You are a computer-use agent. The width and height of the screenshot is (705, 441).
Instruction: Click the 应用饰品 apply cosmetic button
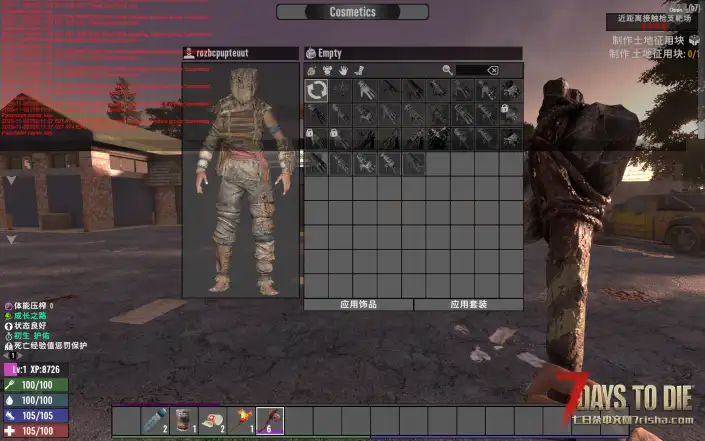pyautogui.click(x=358, y=304)
